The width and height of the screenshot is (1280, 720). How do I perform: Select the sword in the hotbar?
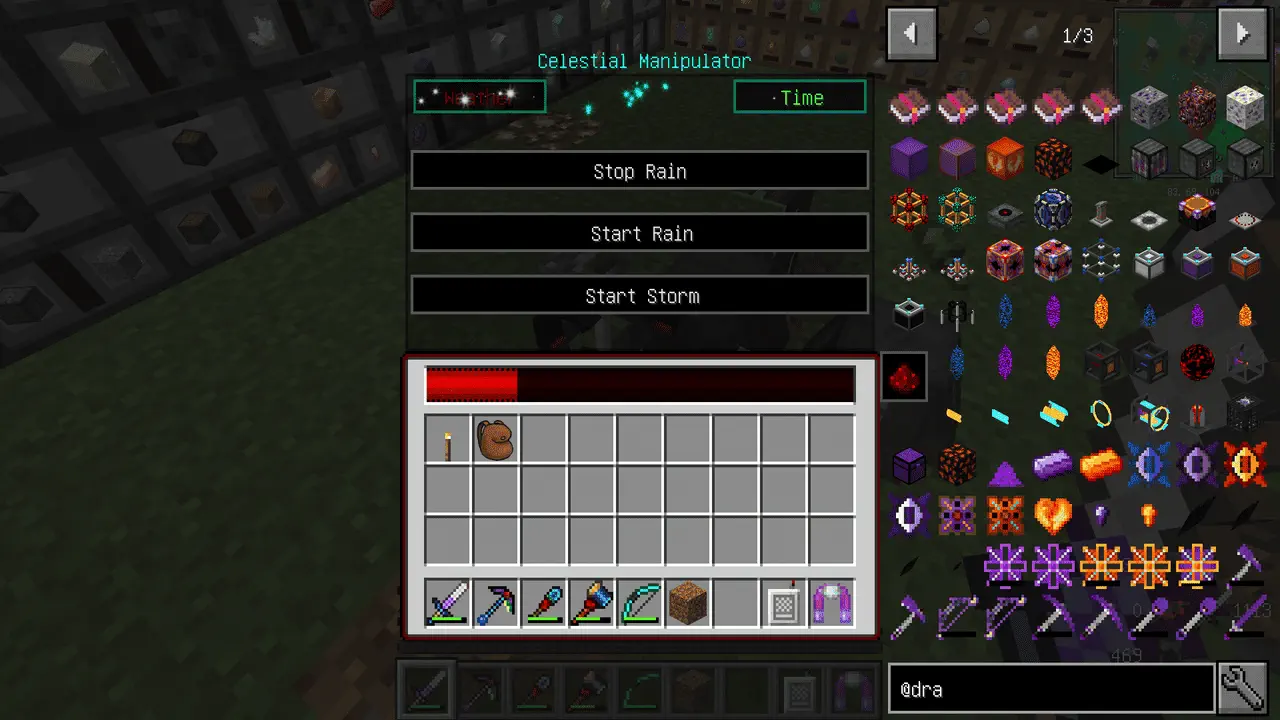click(447, 604)
